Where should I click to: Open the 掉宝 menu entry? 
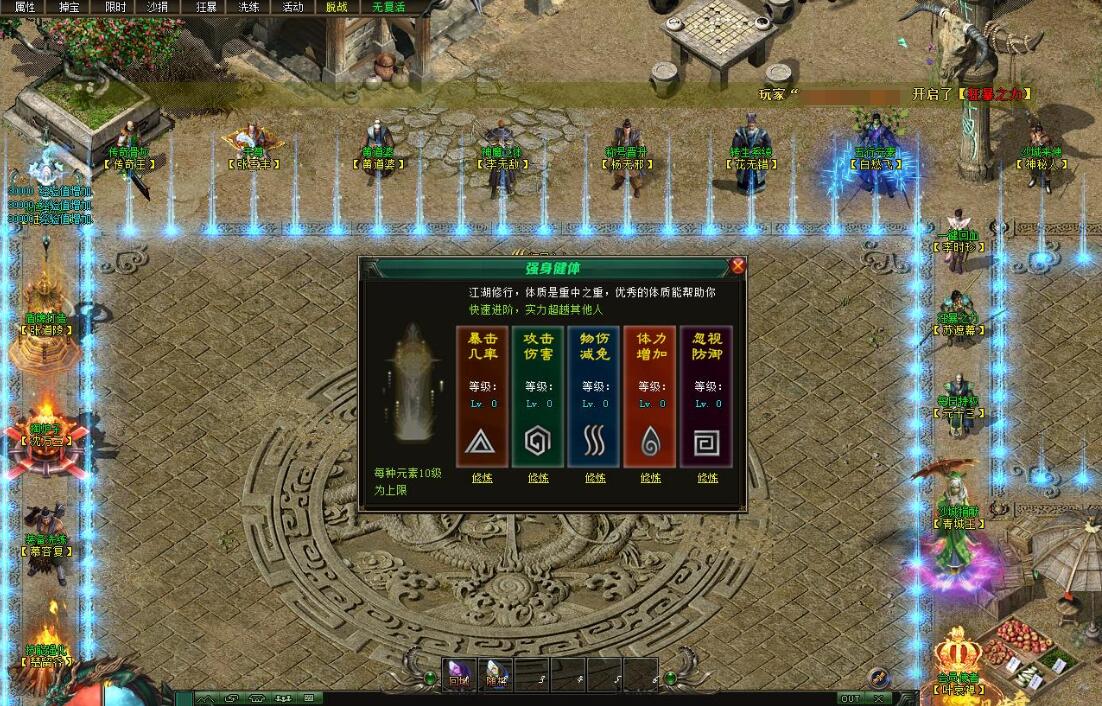(x=69, y=7)
